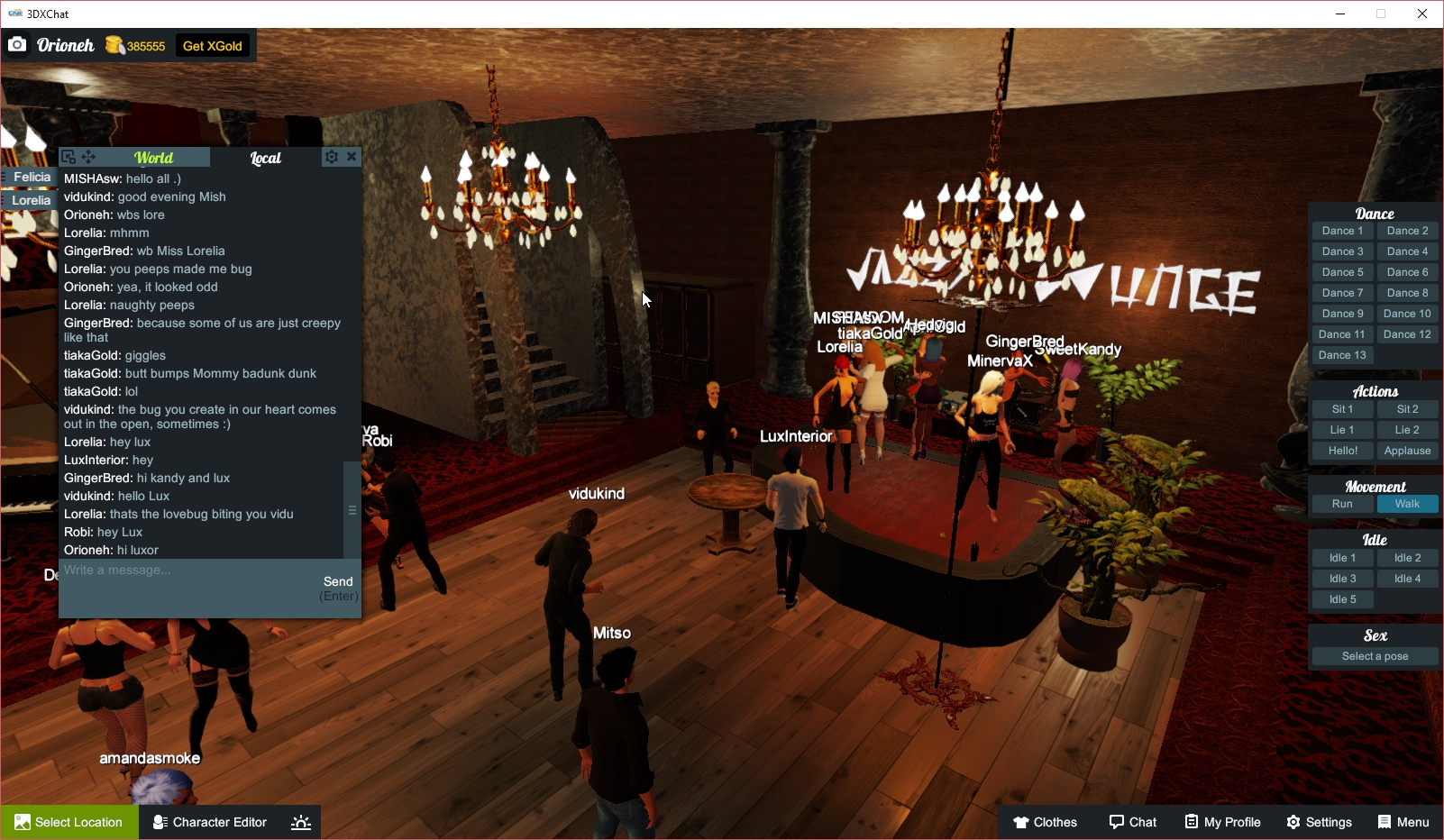Toggle movement mode to Run
This screenshot has height=840, width=1444.
[x=1342, y=504]
